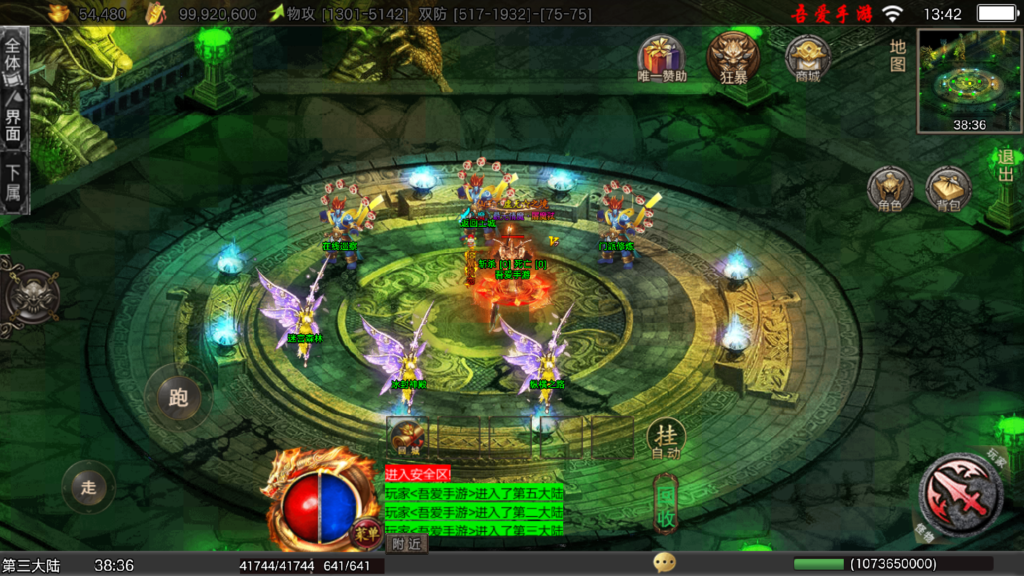1024x576 pixels.
Task: Tap the demon skull emblem button
Action: coord(28,297)
